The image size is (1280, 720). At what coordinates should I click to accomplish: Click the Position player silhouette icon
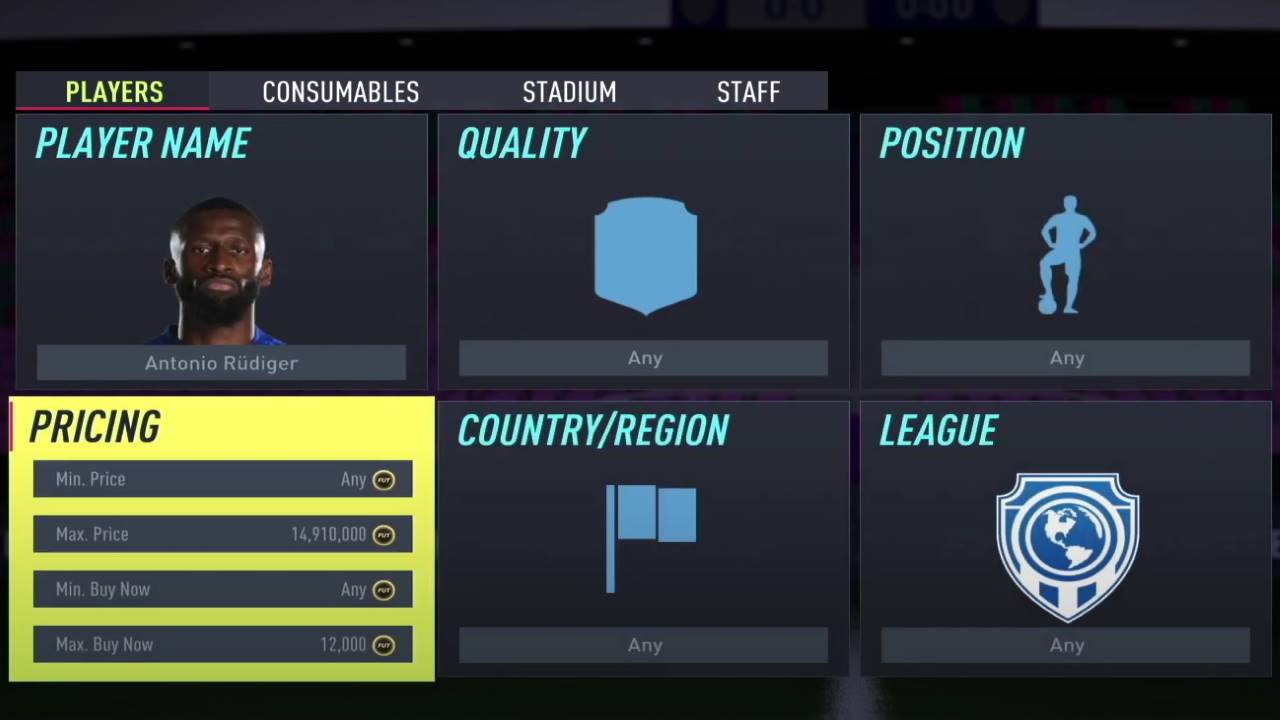click(1067, 255)
